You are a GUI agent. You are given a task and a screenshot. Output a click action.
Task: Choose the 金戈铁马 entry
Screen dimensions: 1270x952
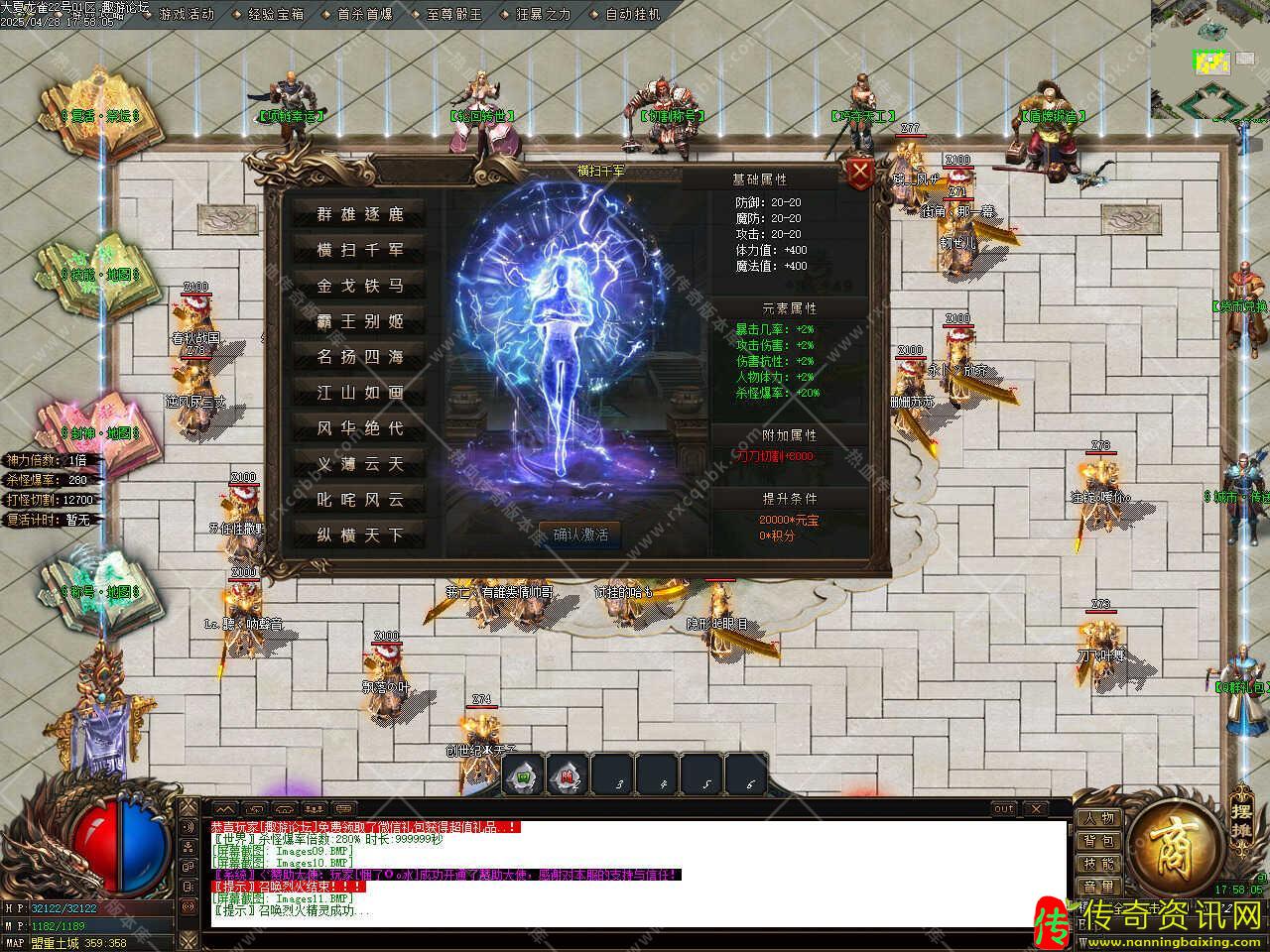[x=360, y=286]
